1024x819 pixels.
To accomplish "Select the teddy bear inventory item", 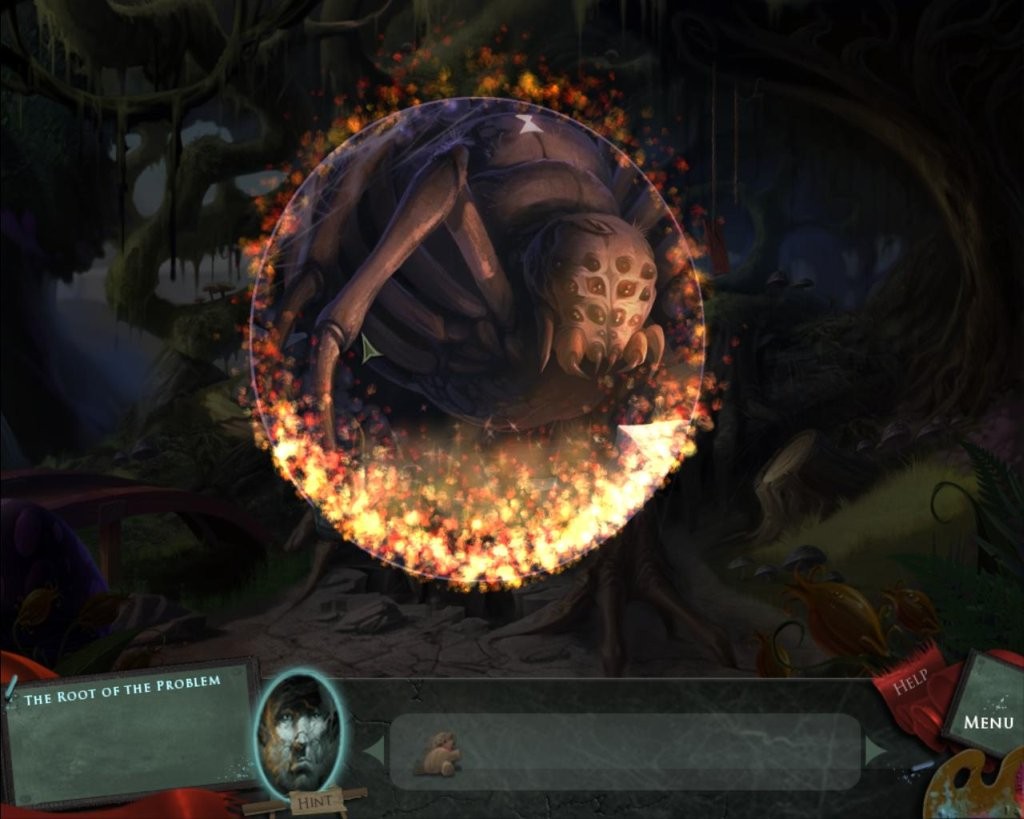I will [439, 755].
